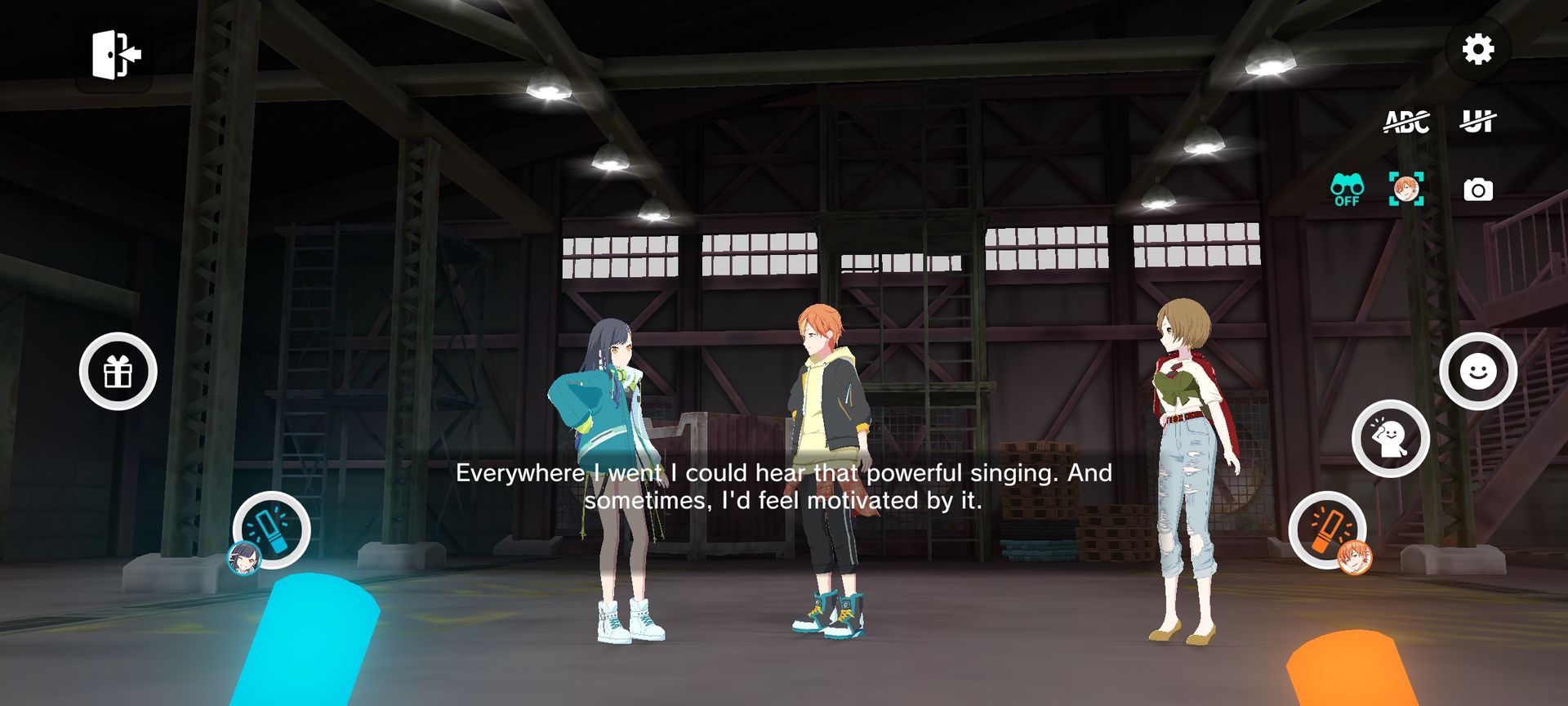Open the gear settings menu
This screenshot has height=706, width=1568.
(x=1477, y=50)
